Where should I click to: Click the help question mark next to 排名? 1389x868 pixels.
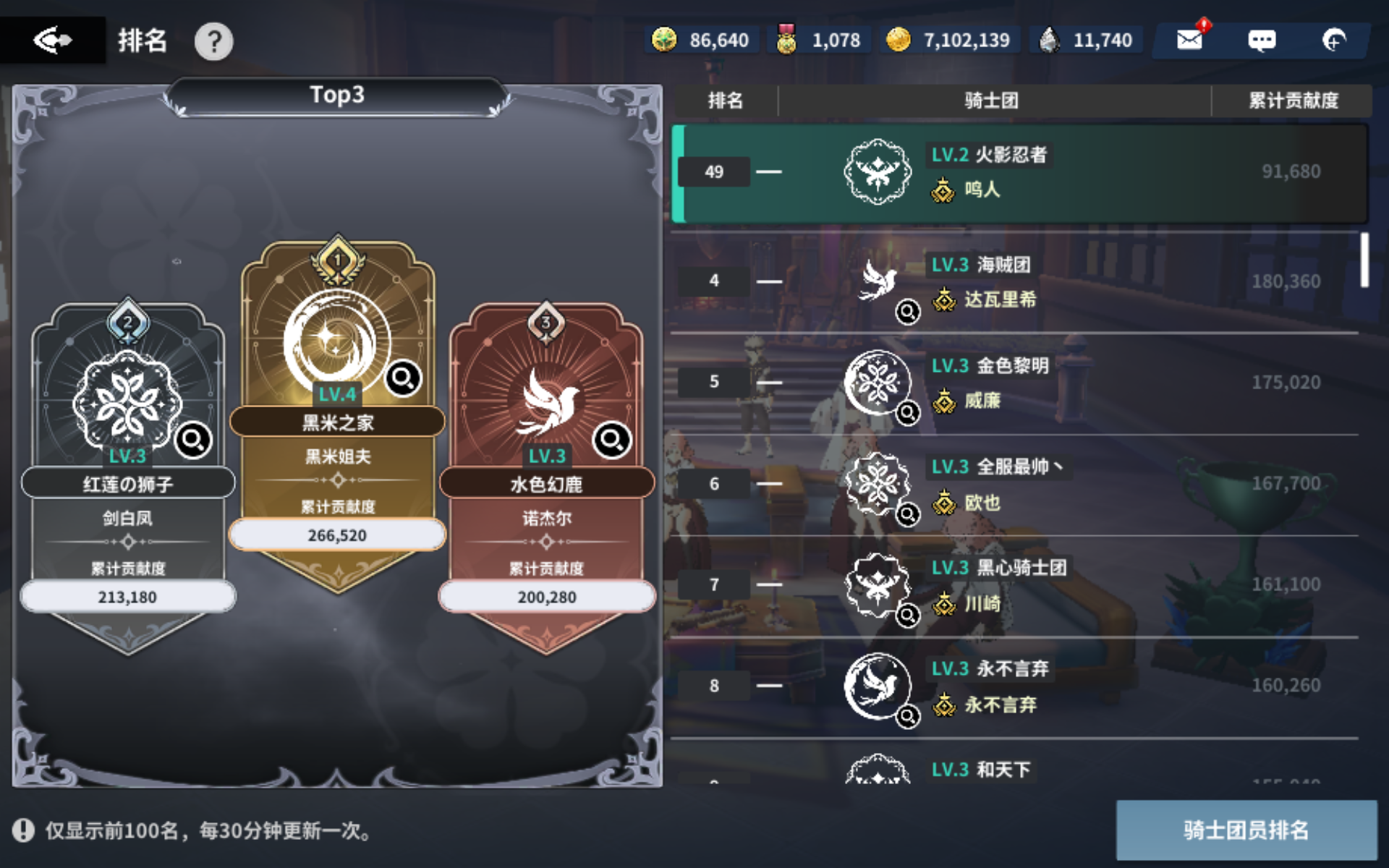click(x=213, y=40)
